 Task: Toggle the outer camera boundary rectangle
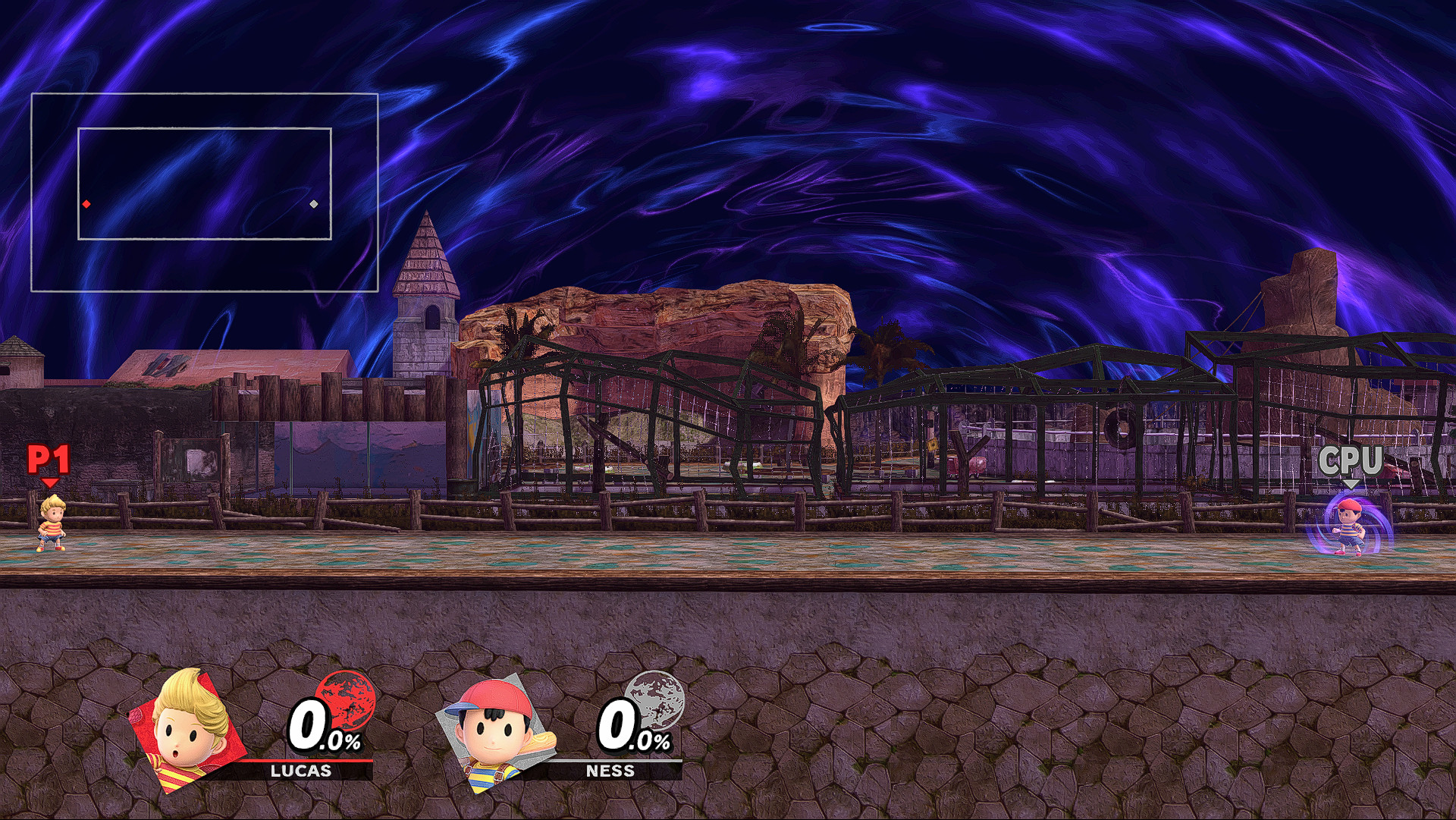click(x=205, y=93)
